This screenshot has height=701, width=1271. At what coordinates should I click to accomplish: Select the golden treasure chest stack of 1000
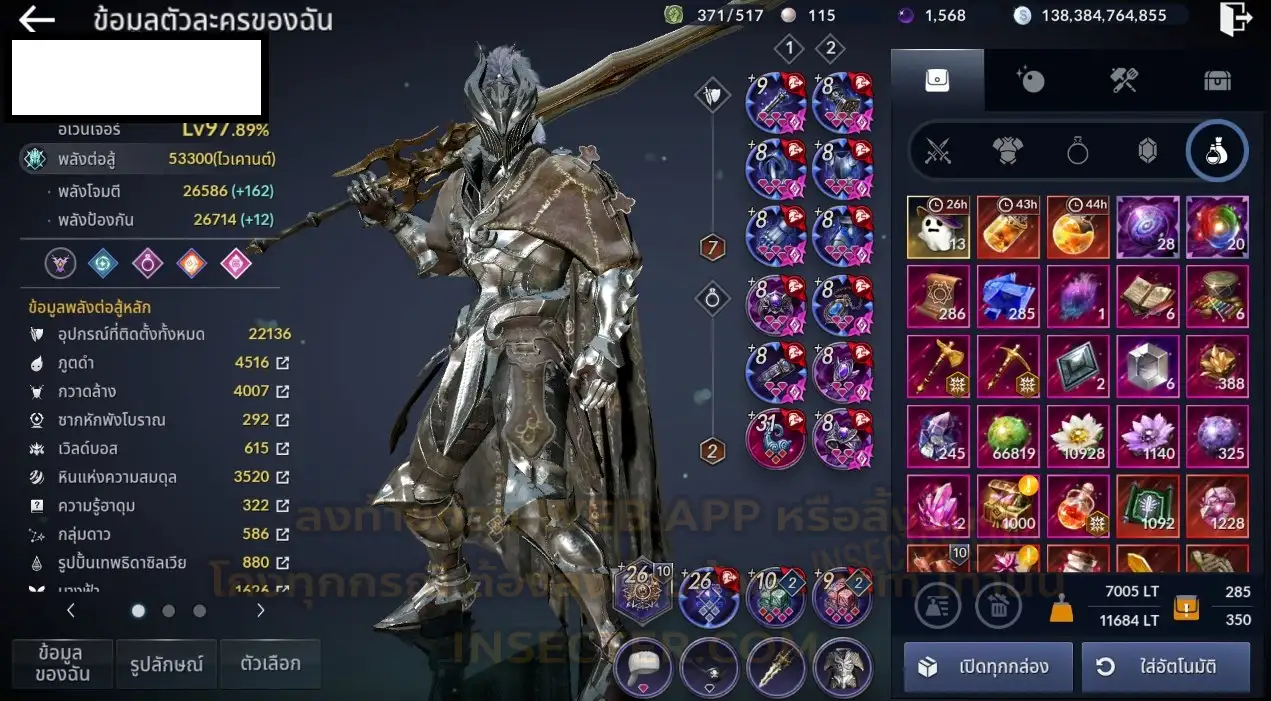coord(1008,506)
